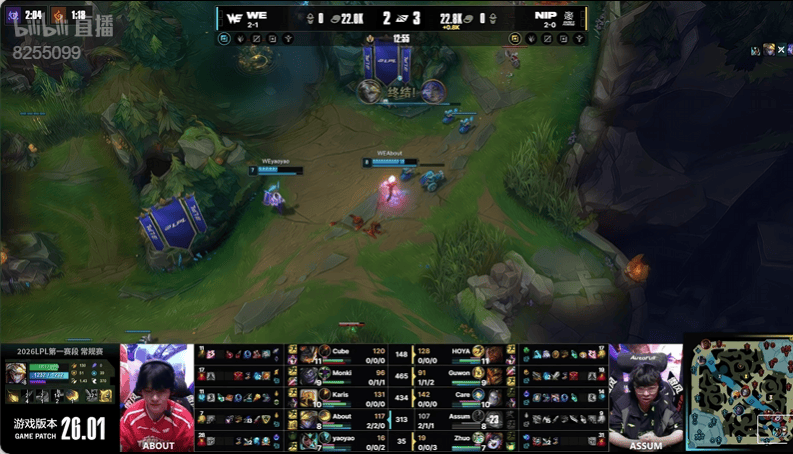793x454 pixels.
Task: Select HOYA's scoreboard row
Action: pyautogui.click(x=459, y=353)
